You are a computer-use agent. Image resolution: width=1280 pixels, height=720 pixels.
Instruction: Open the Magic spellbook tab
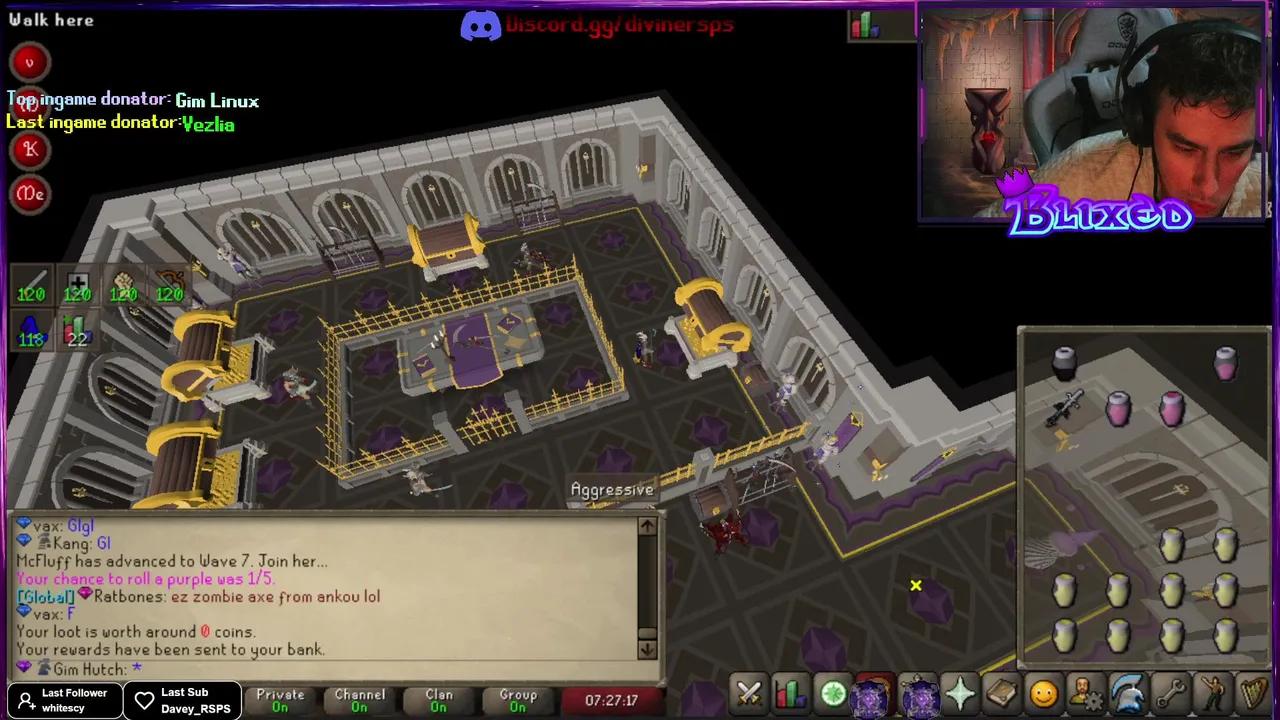[1002, 692]
